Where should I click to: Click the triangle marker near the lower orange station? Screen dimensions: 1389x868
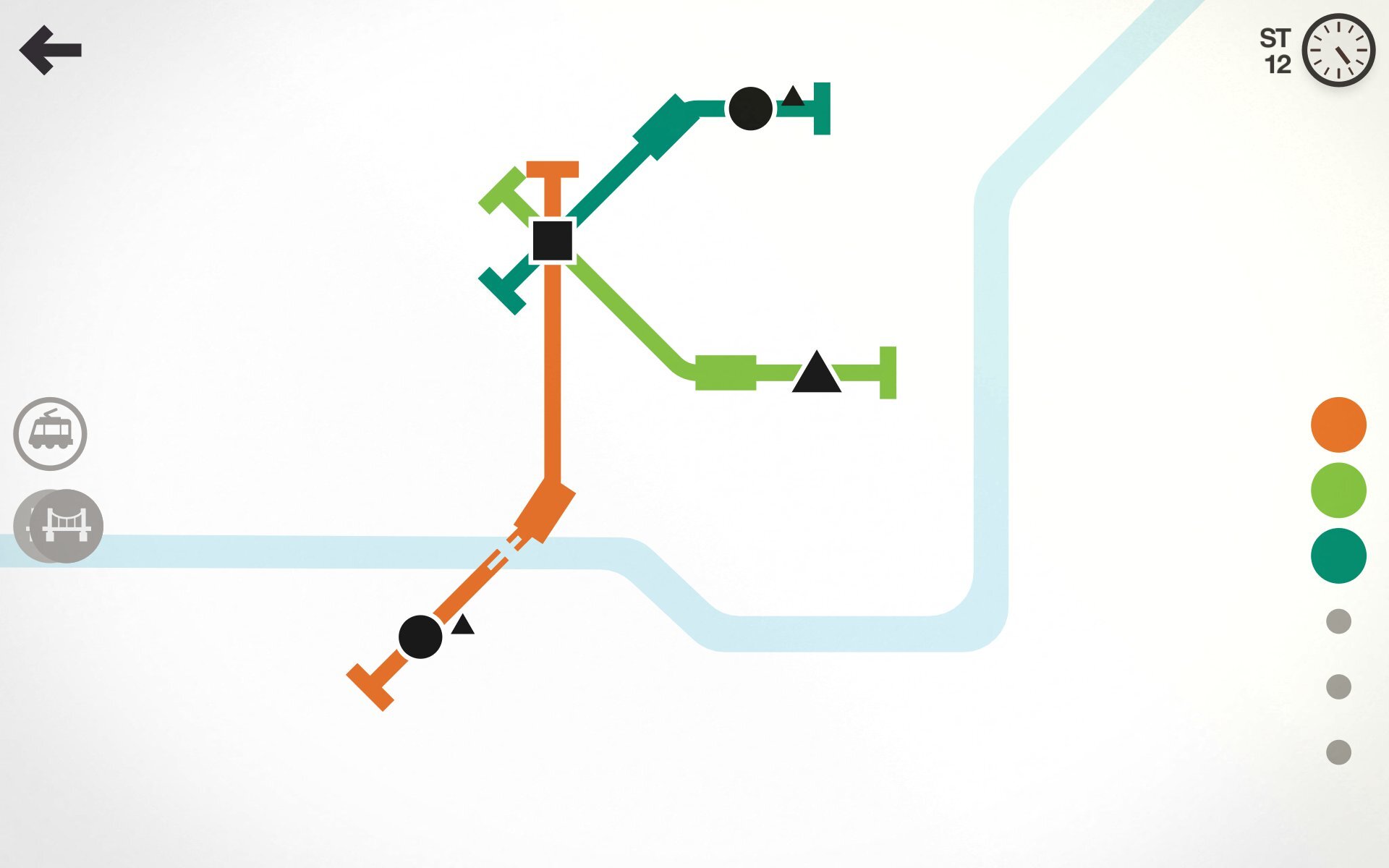[461, 626]
